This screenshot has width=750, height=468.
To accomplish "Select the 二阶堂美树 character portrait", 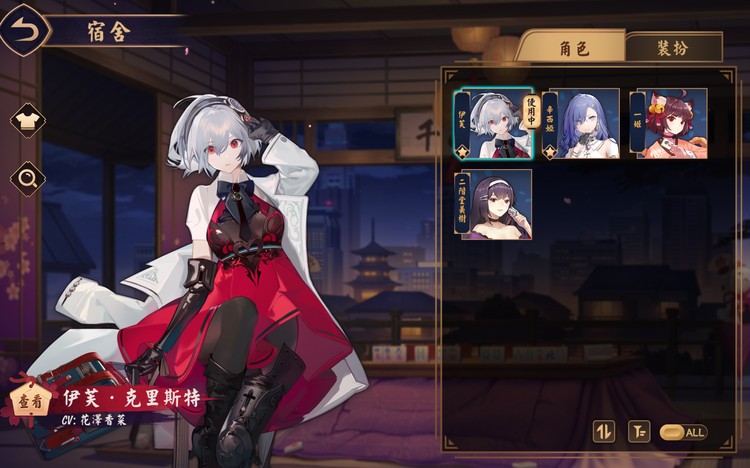I will pyautogui.click(x=496, y=205).
